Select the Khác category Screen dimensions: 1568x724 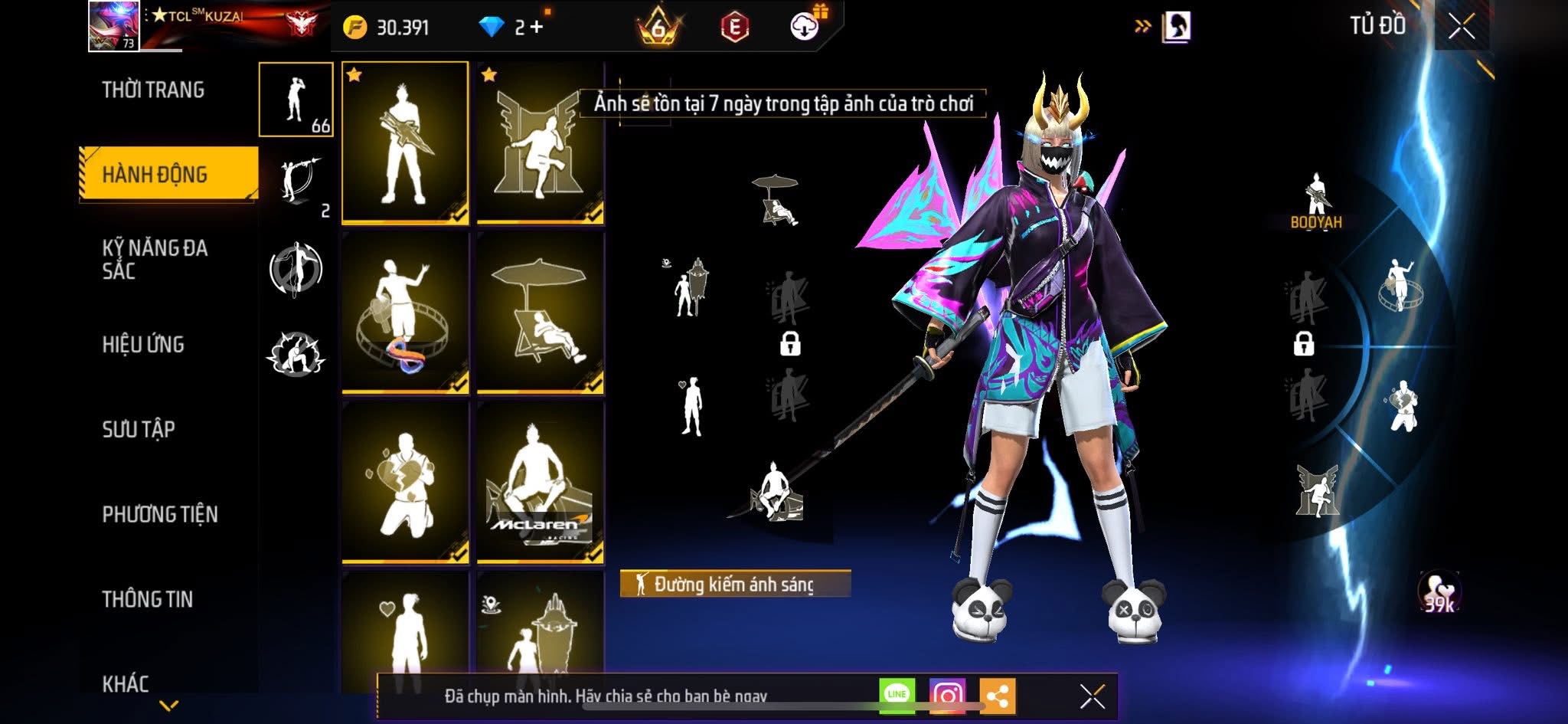pyautogui.click(x=126, y=683)
